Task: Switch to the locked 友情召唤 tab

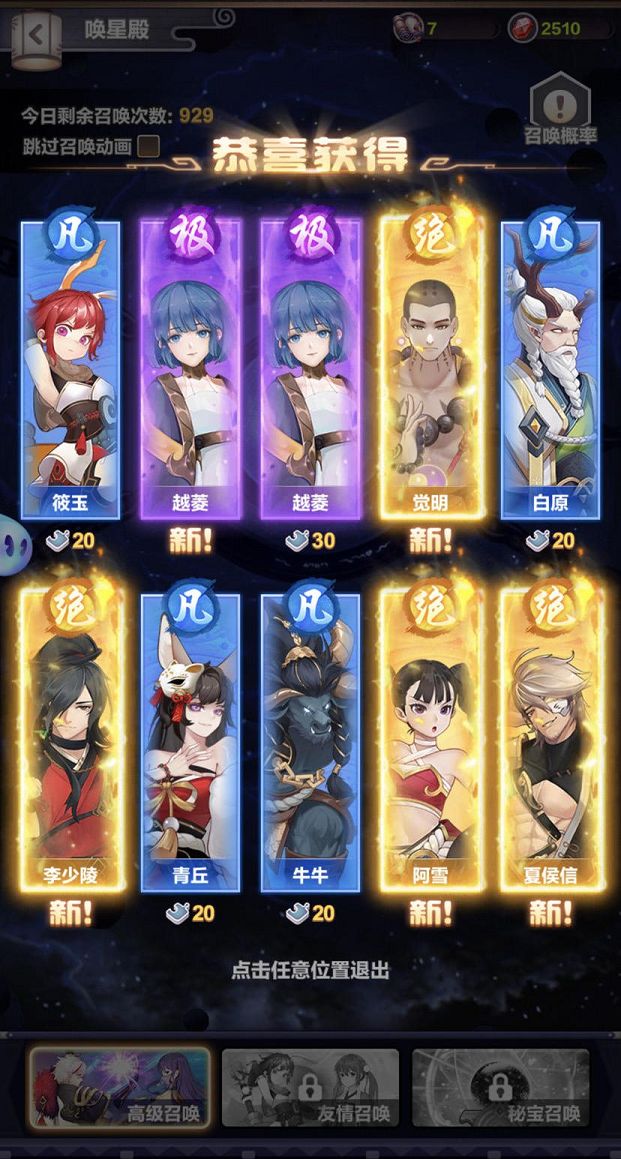Action: pyautogui.click(x=310, y=1088)
